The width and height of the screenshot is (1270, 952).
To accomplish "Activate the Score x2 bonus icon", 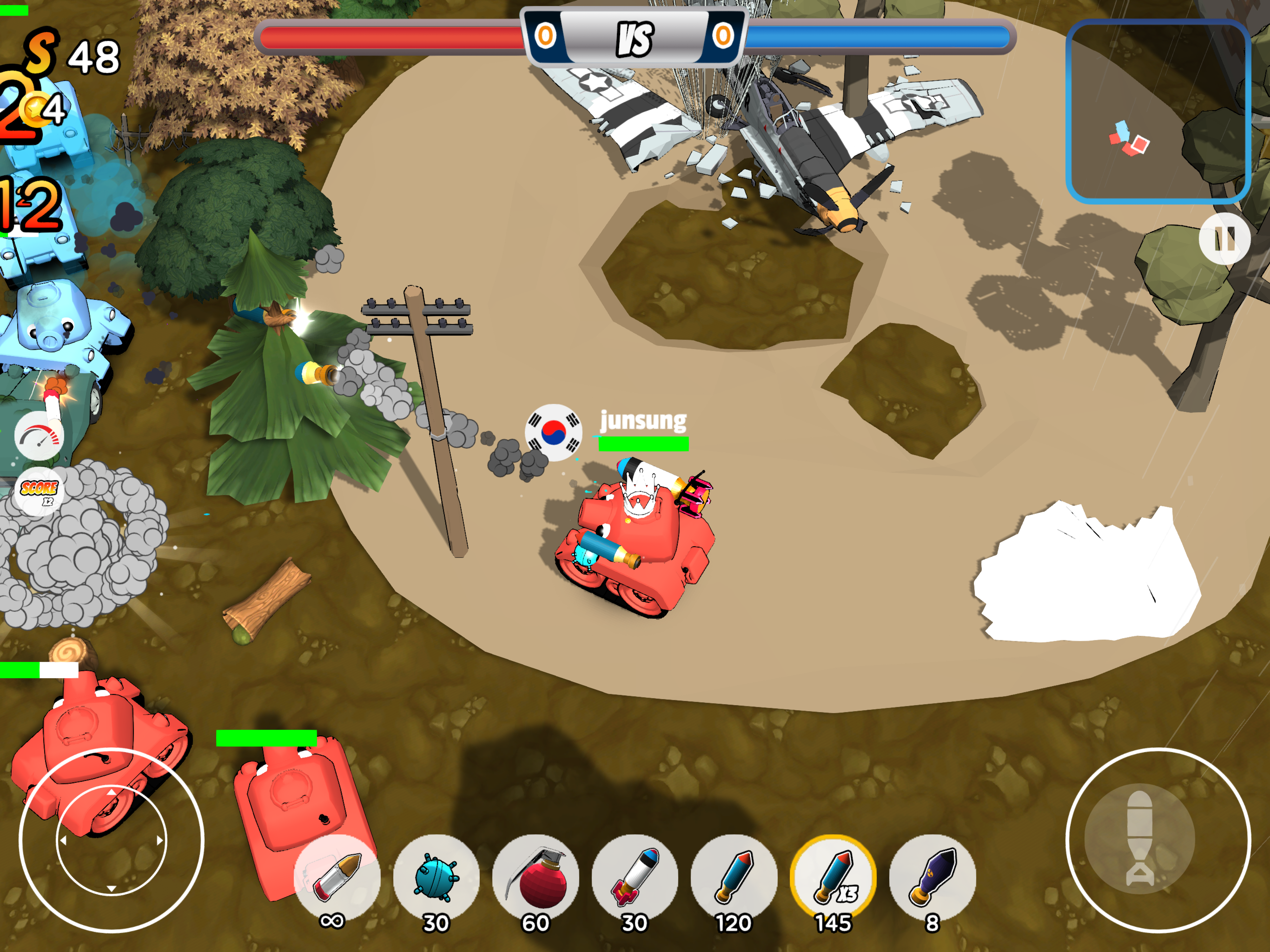I will 39,491.
